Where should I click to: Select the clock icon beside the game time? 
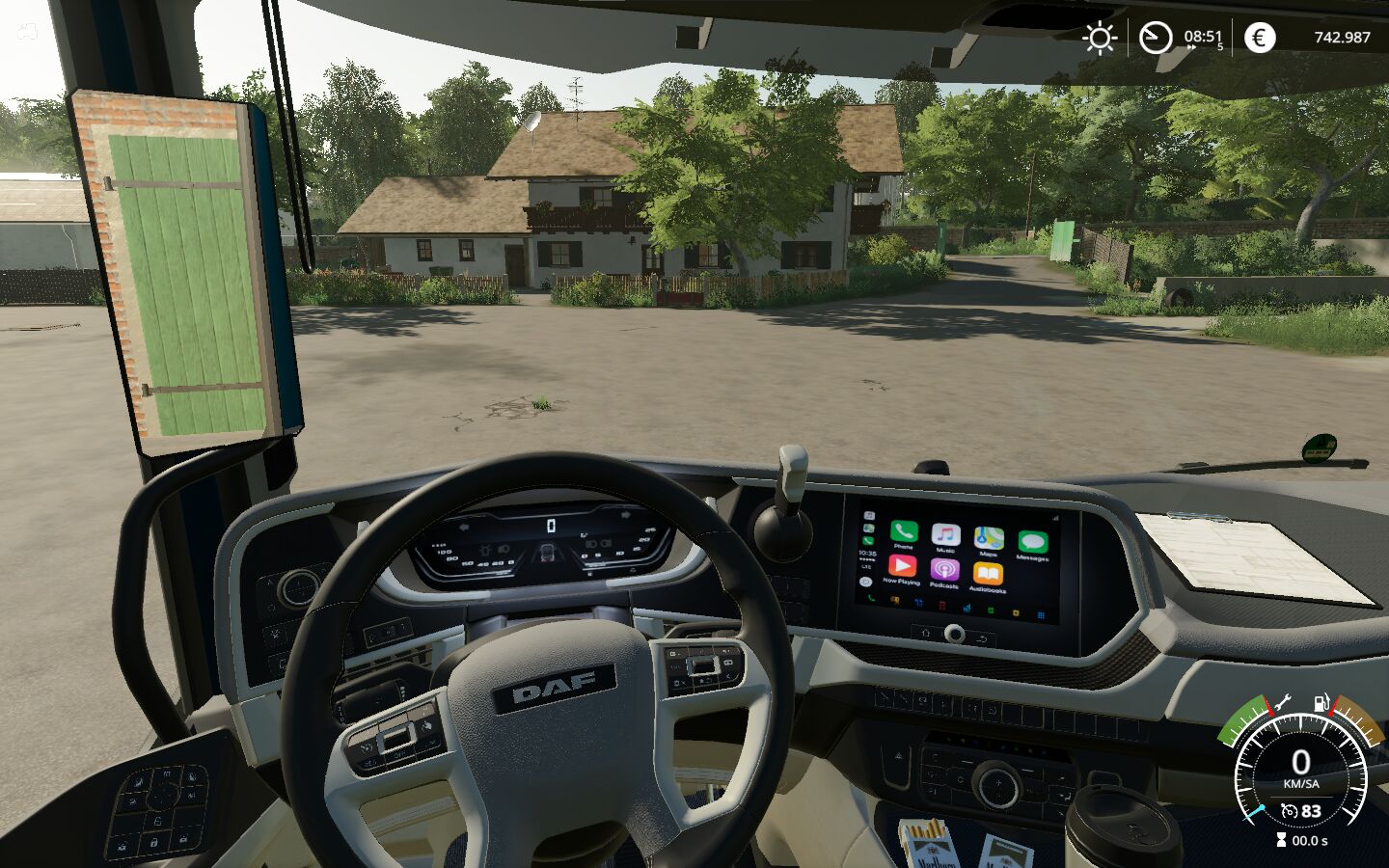point(1155,38)
